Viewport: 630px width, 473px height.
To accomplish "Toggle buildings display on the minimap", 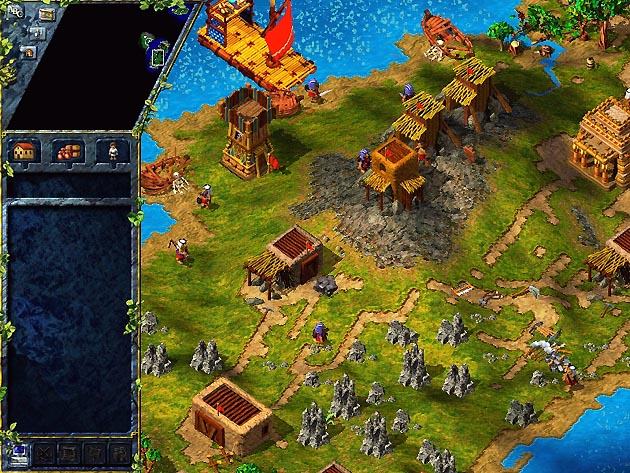I will click(28, 51).
